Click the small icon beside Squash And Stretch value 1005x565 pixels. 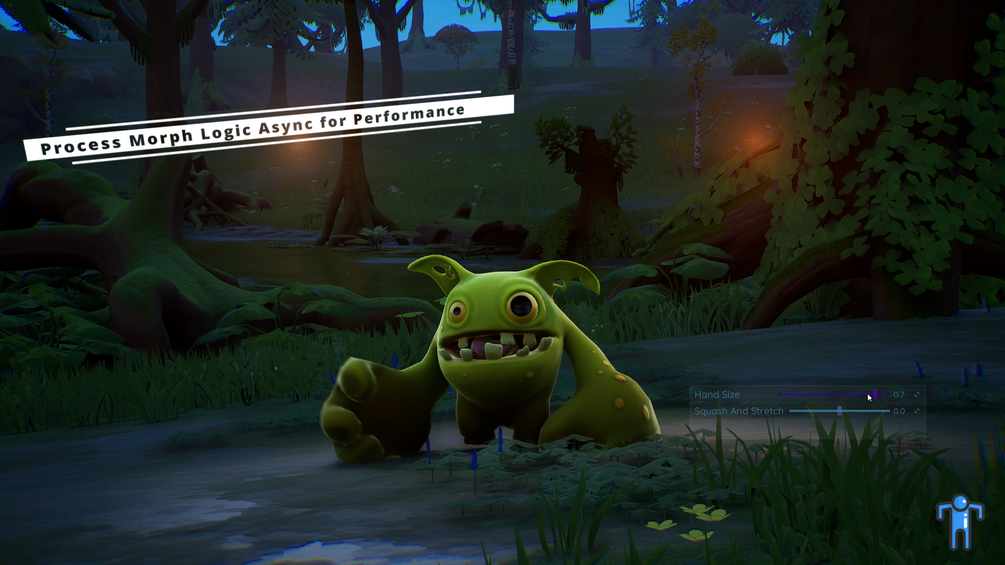917,411
